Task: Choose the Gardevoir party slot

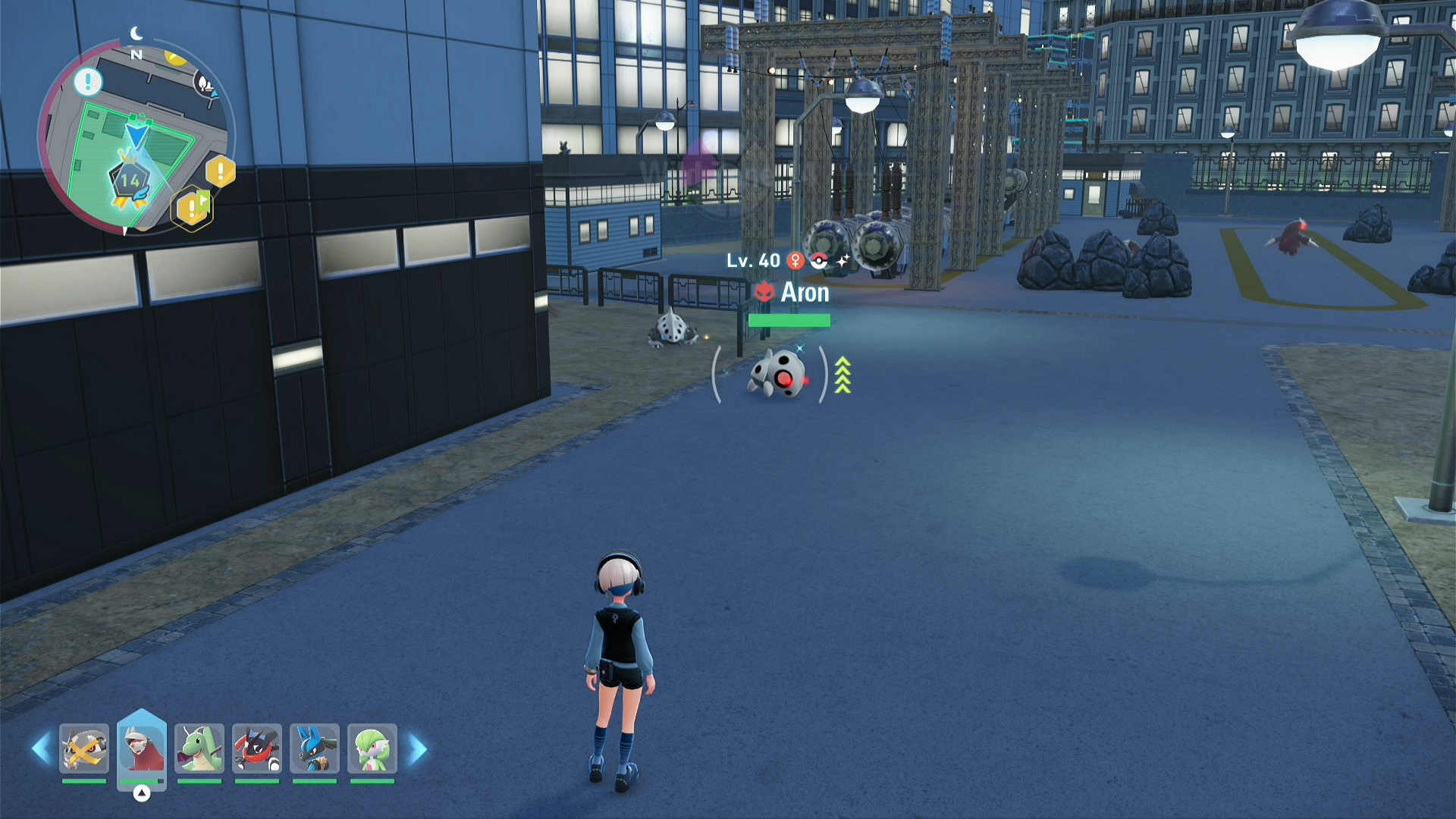Action: point(372,749)
